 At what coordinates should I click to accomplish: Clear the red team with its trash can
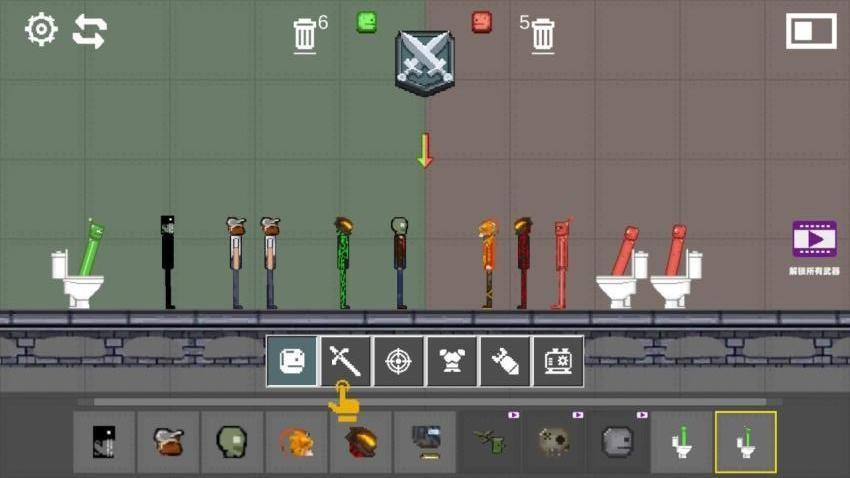(x=543, y=35)
